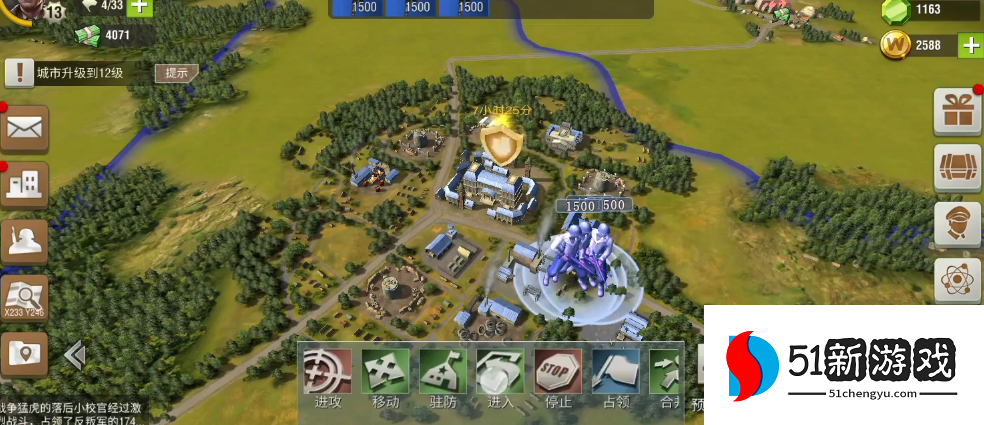Choose the 占领 occupy flag command
Screen dimensions: 984x425
(x=615, y=373)
